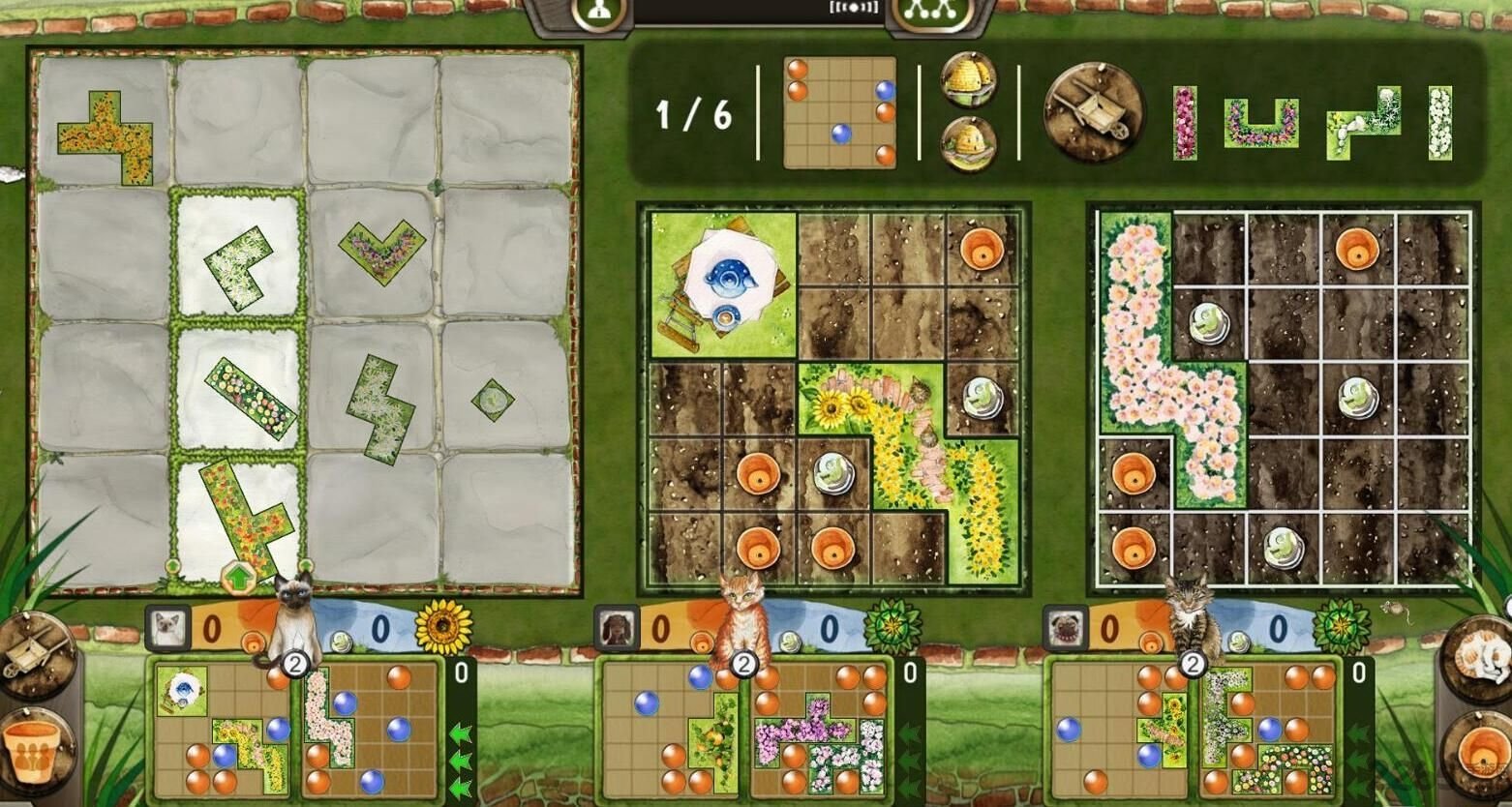
Task: Click the round wheelbarrow token in top panel
Action: click(1094, 114)
